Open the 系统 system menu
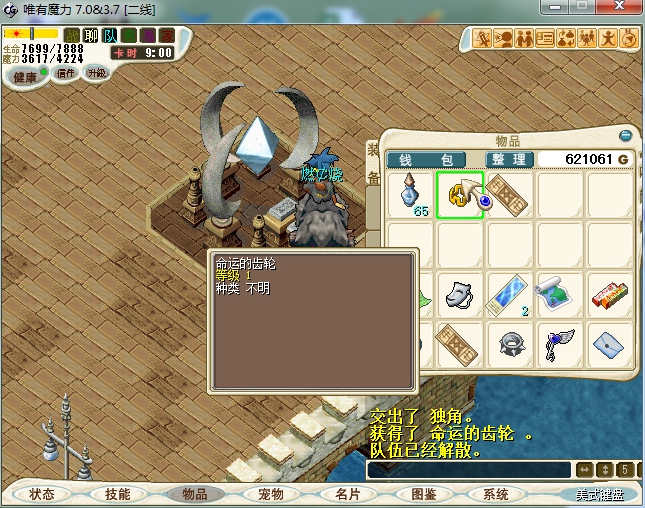Screen dimensions: 645x508 click(x=496, y=494)
